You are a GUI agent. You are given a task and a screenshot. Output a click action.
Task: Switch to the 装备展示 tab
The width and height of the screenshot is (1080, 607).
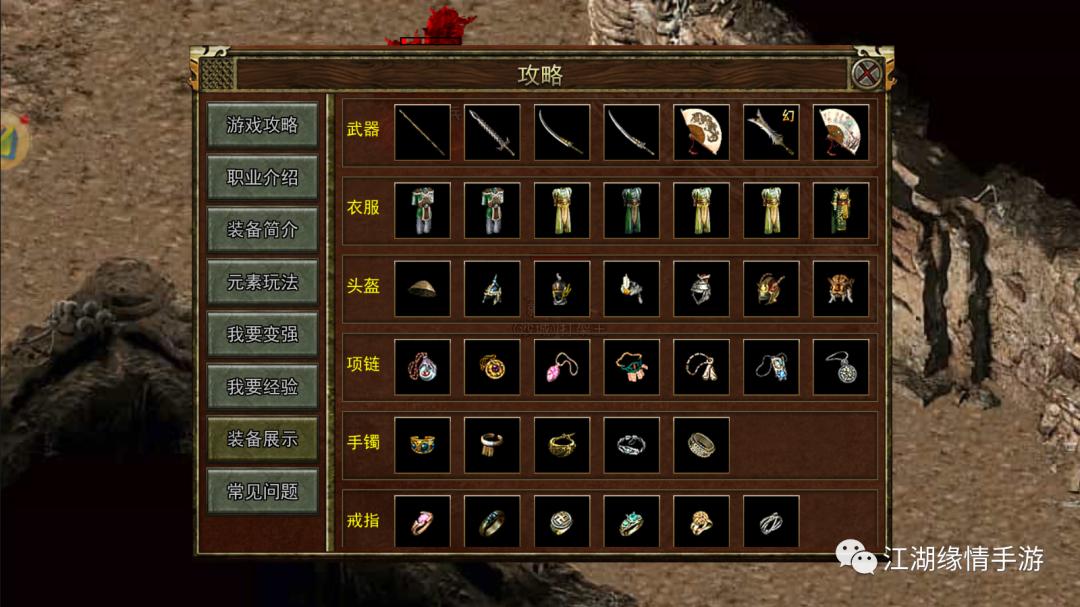pos(262,438)
